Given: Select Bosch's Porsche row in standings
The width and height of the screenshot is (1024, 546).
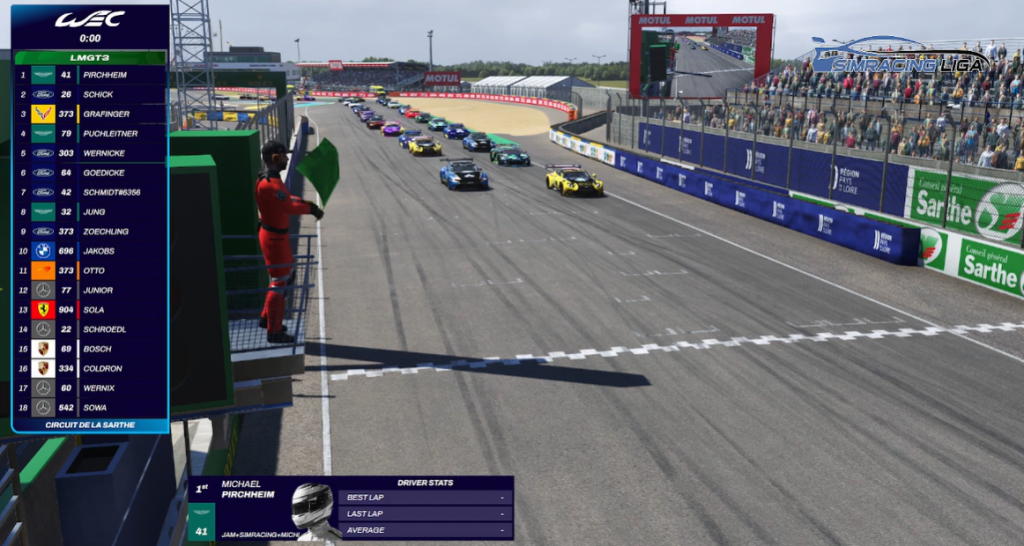Looking at the screenshot, I should [x=90, y=348].
